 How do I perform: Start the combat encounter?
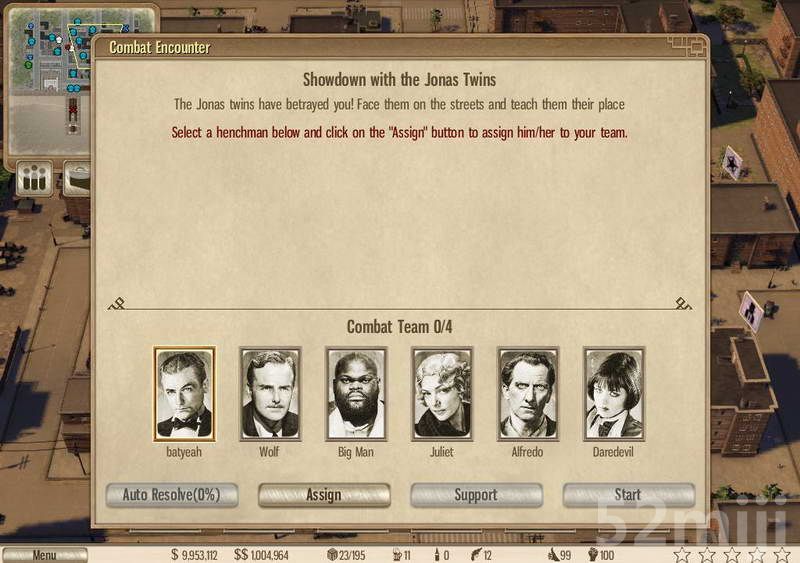point(628,495)
